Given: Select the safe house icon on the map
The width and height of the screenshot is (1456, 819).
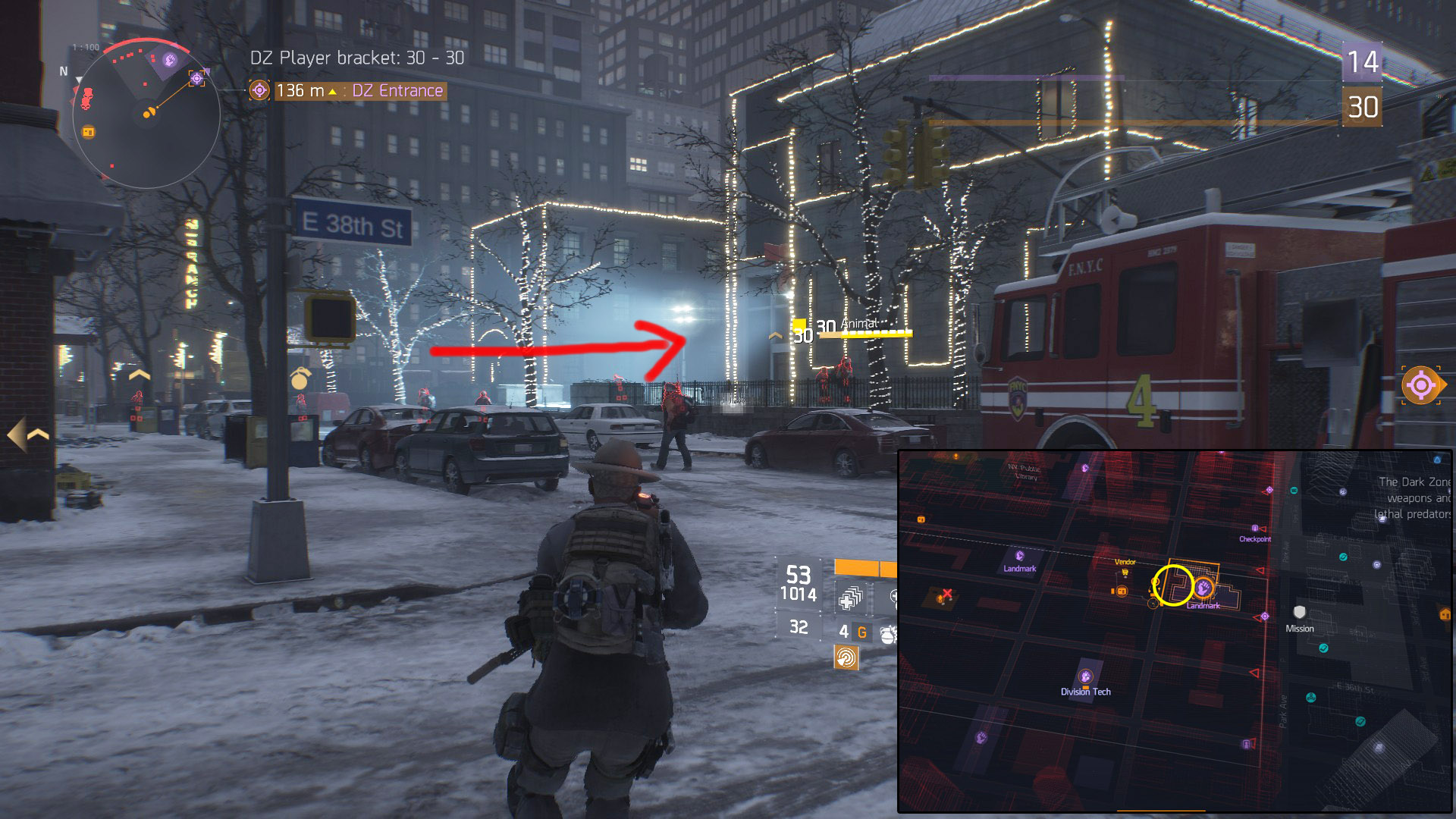Looking at the screenshot, I should pos(1445,614).
